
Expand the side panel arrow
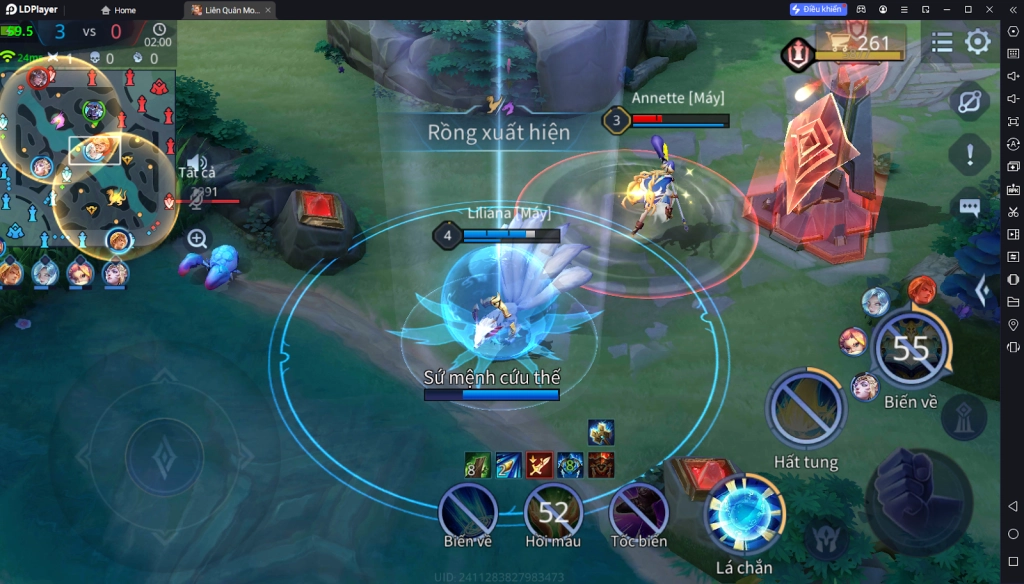[982, 291]
